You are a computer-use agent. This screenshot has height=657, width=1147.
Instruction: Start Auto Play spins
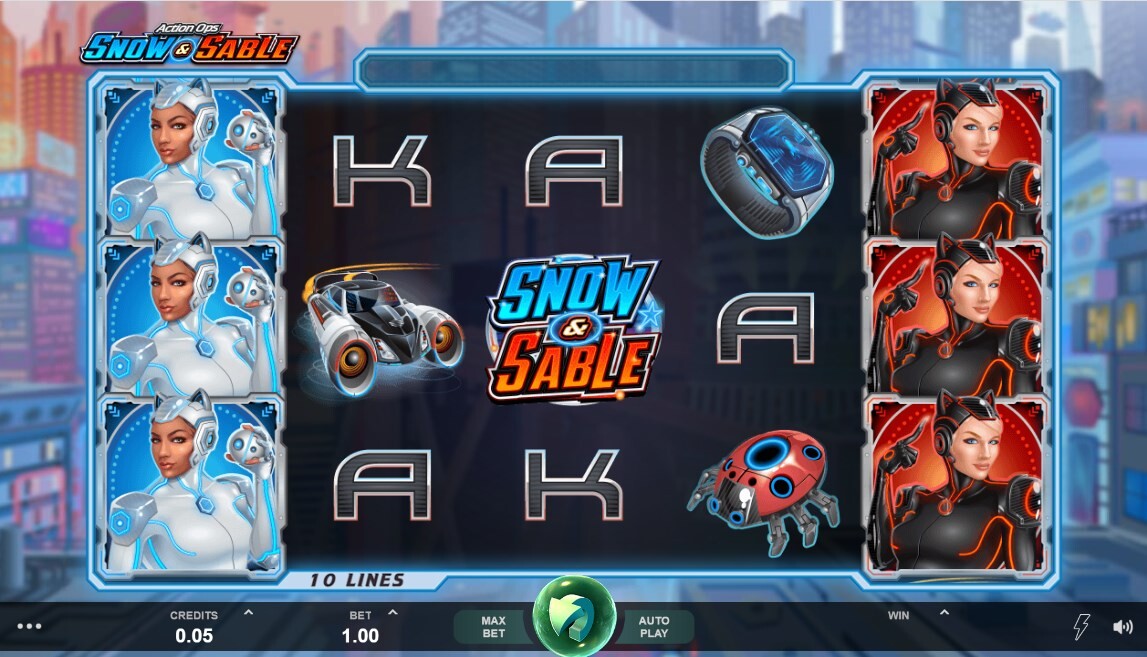coord(654,627)
